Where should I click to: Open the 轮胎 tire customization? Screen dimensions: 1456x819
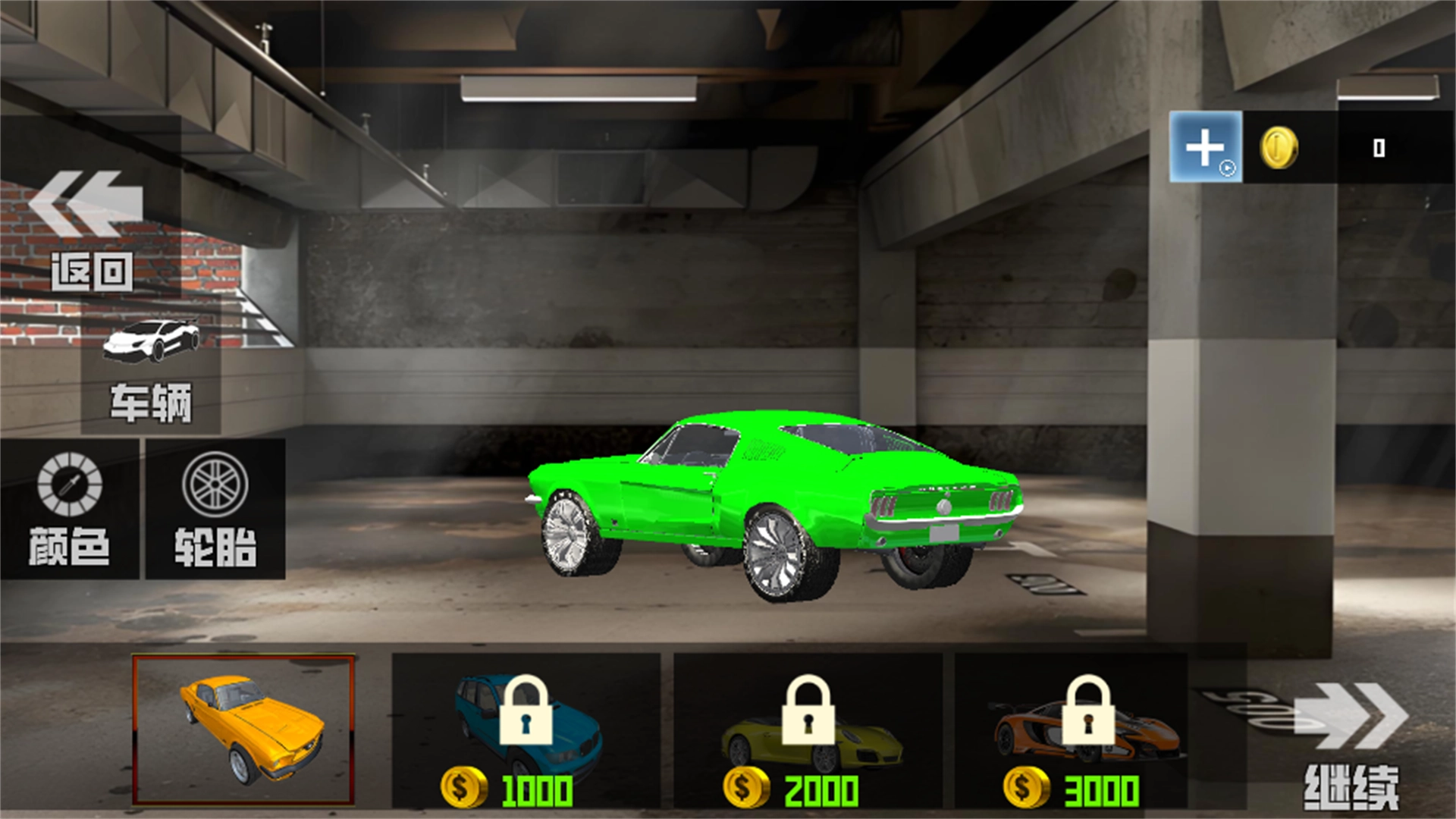point(215,510)
